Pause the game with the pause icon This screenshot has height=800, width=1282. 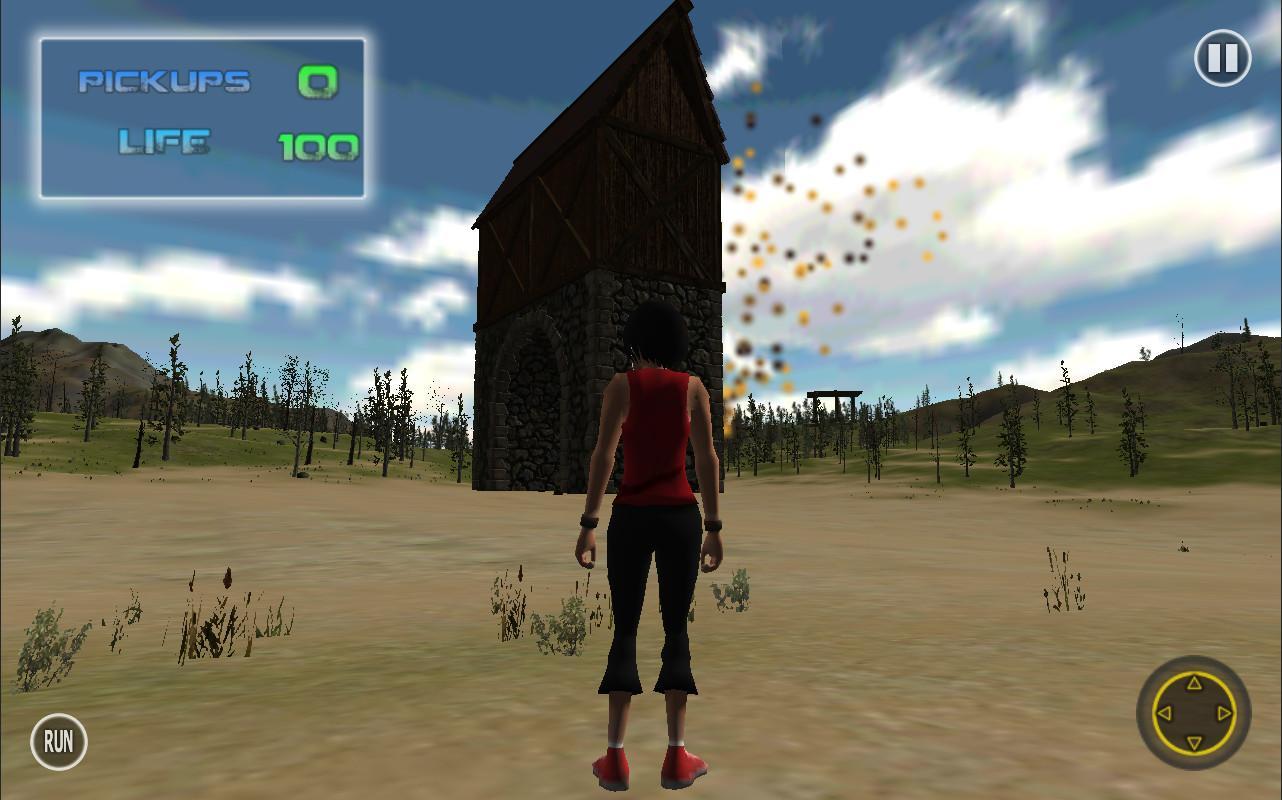[1223, 59]
